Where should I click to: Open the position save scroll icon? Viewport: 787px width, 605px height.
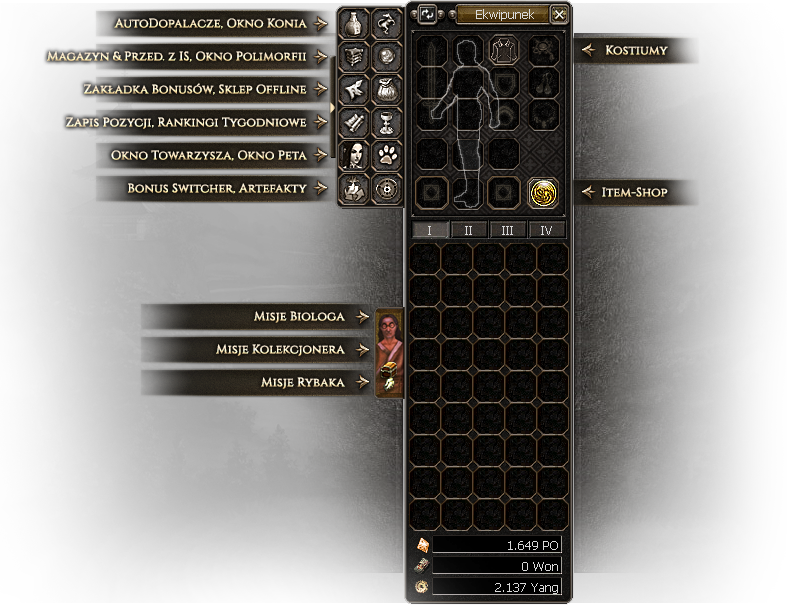tap(353, 122)
